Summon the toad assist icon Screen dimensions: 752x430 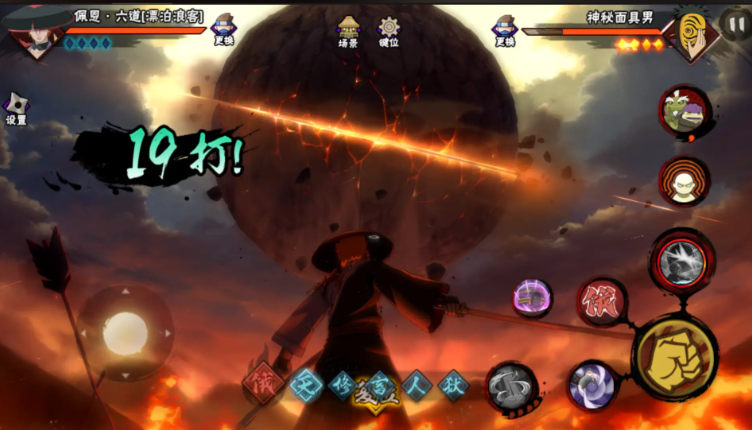(x=684, y=111)
